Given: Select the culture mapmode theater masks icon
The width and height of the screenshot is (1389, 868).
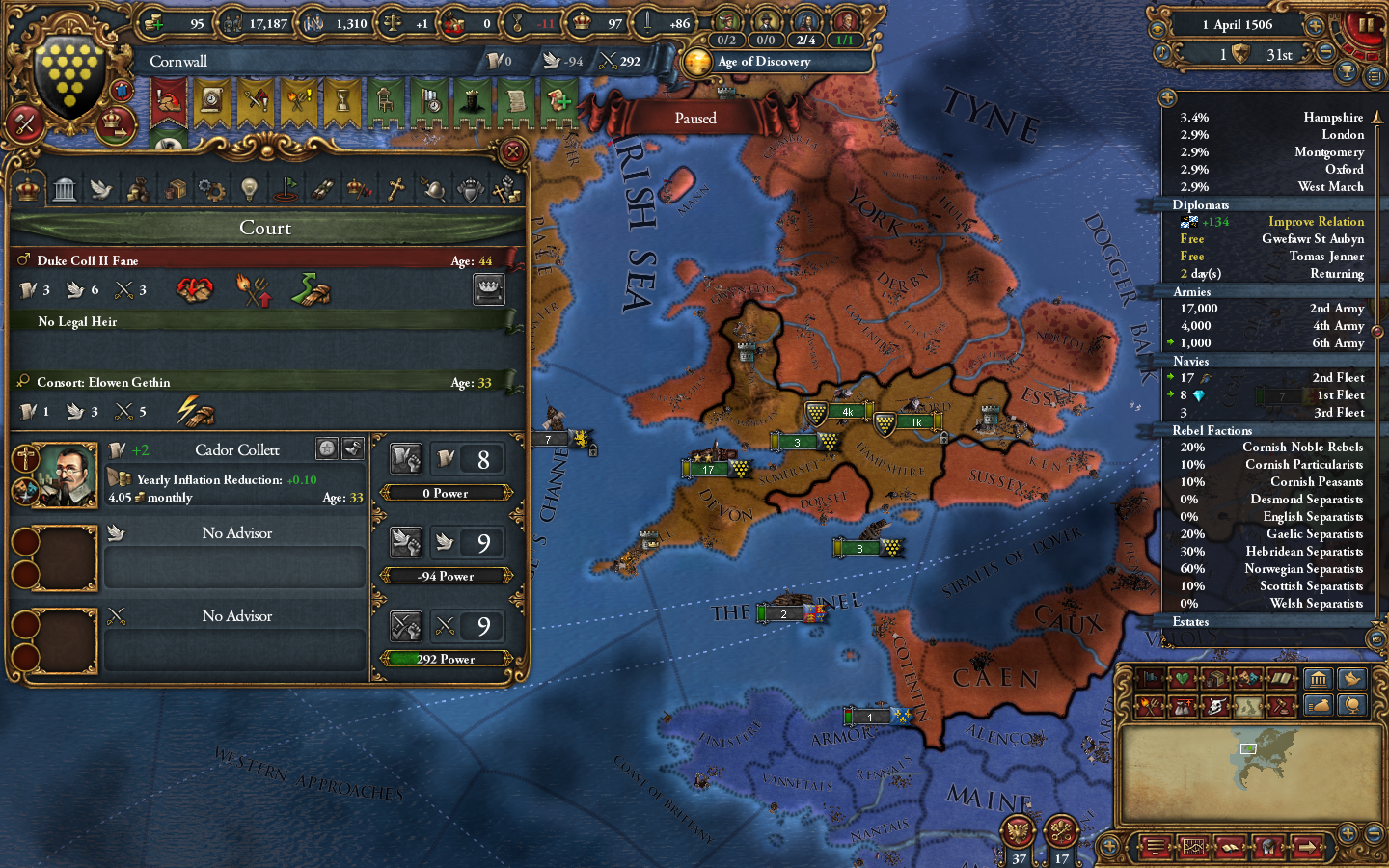Looking at the screenshot, I should 1247,678.
